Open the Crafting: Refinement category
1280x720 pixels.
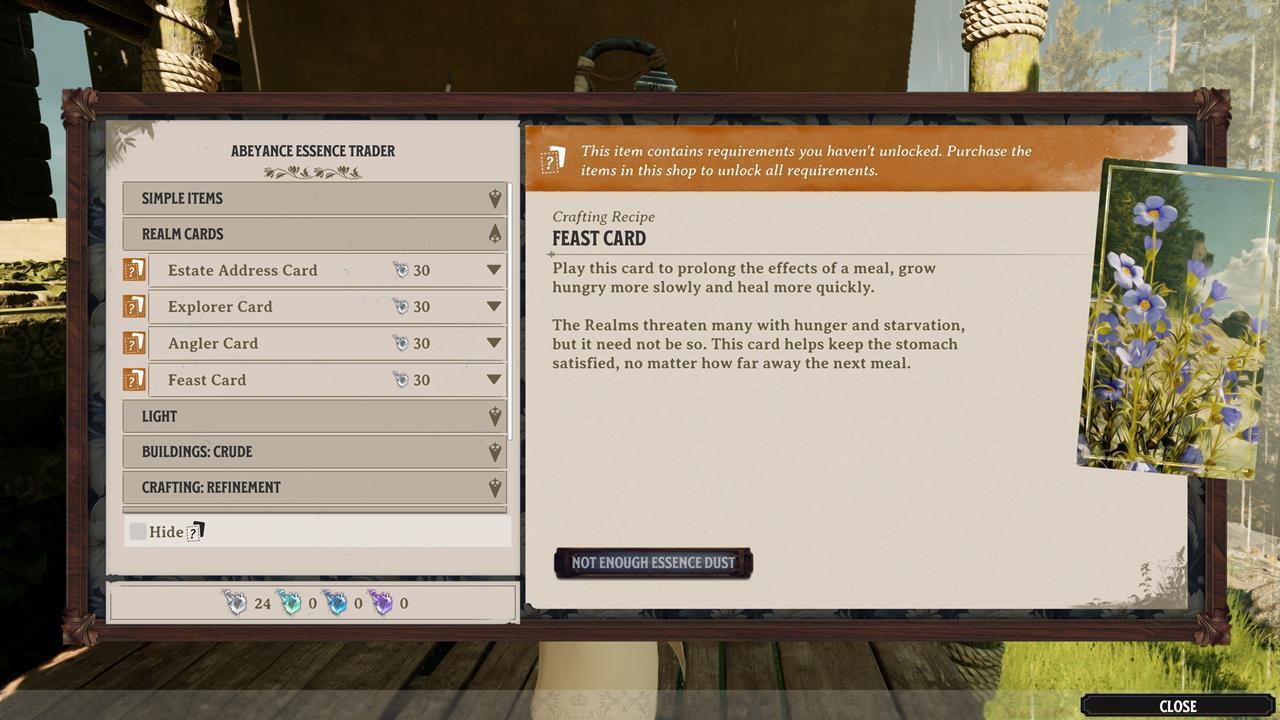click(314, 488)
